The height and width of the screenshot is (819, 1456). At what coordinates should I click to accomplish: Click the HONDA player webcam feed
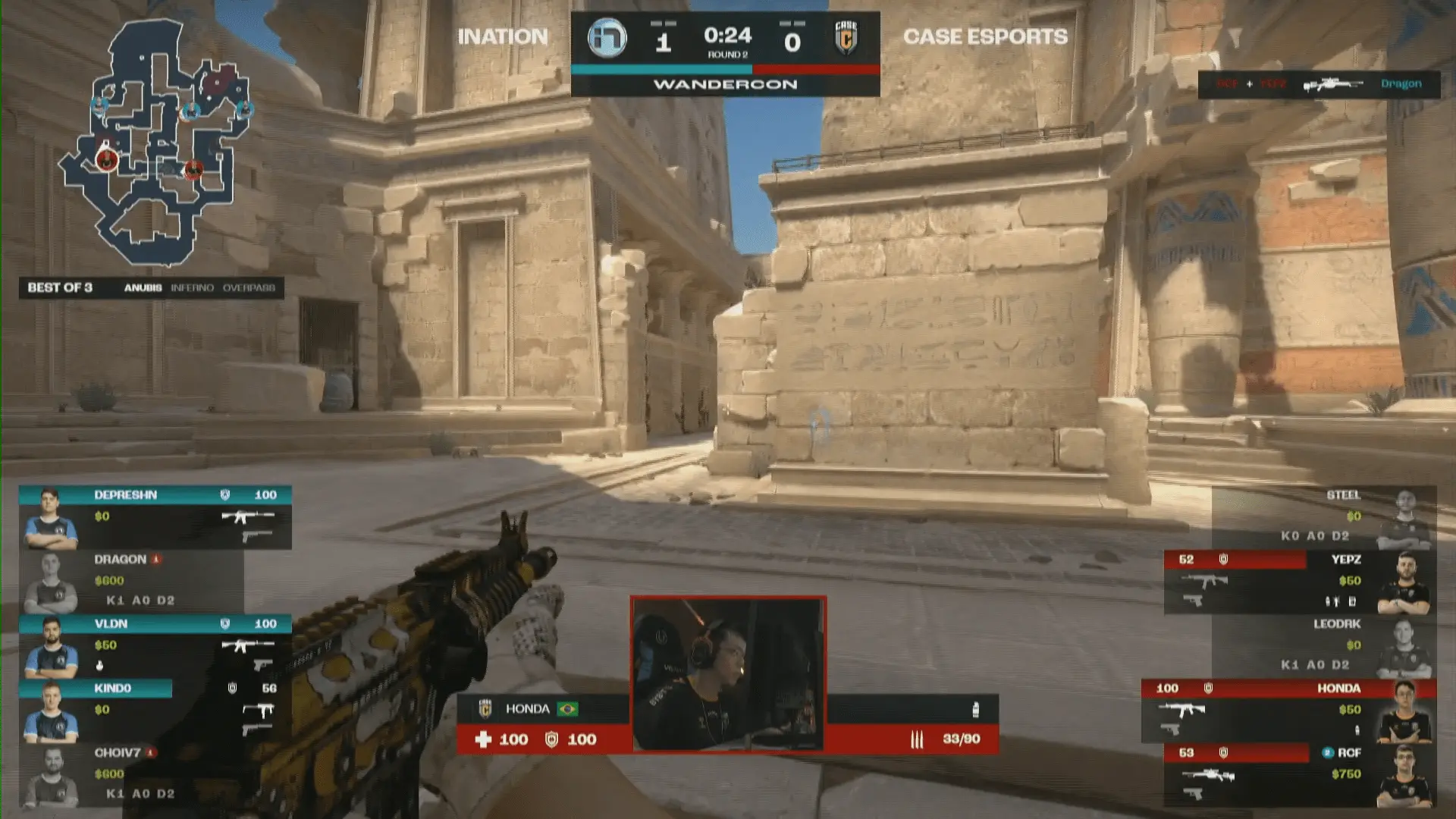(728, 673)
